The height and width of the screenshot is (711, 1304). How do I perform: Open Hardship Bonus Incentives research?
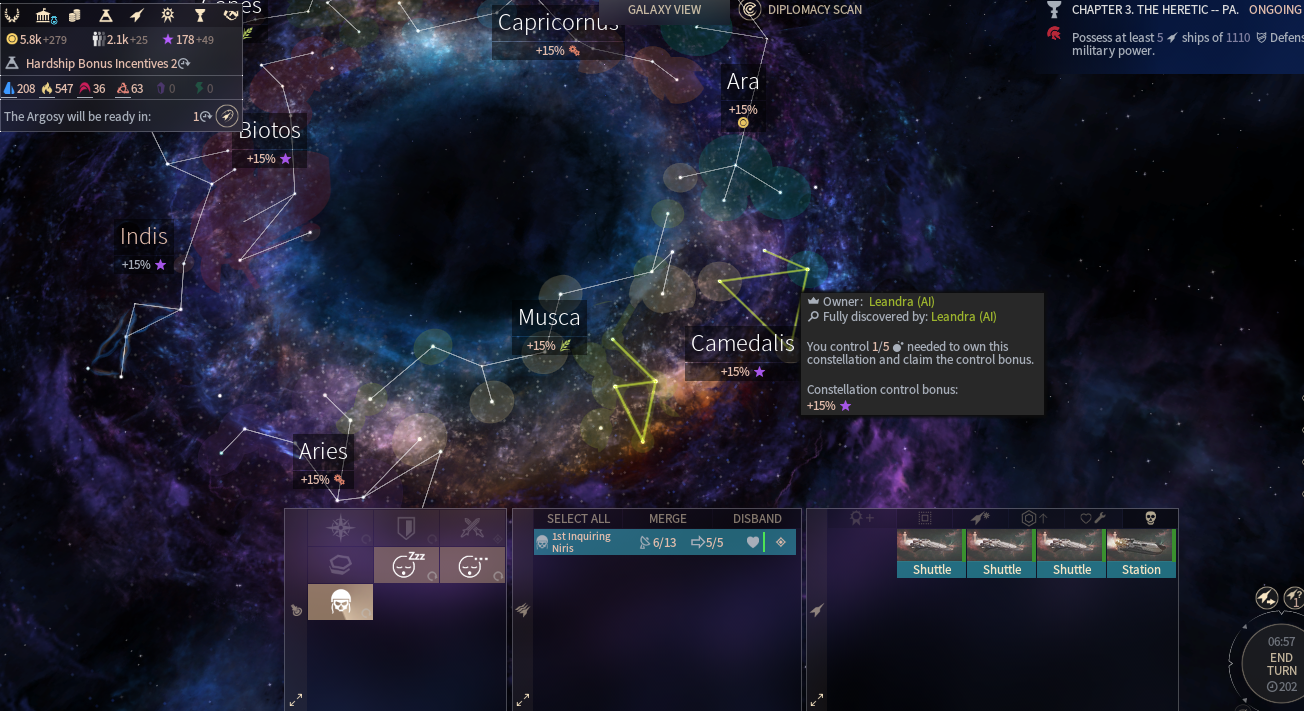click(x=100, y=63)
